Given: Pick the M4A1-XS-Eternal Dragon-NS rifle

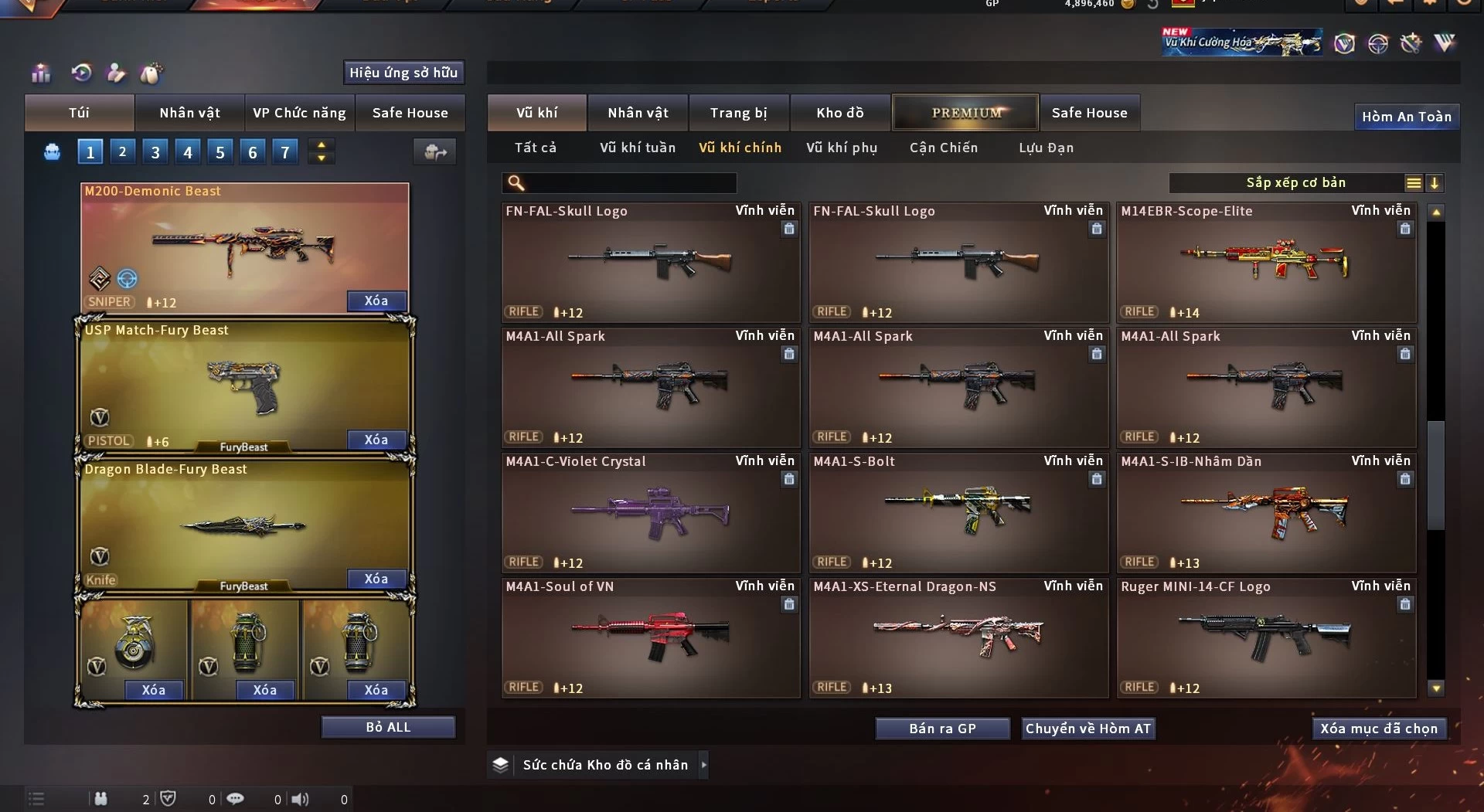Looking at the screenshot, I should (x=958, y=638).
